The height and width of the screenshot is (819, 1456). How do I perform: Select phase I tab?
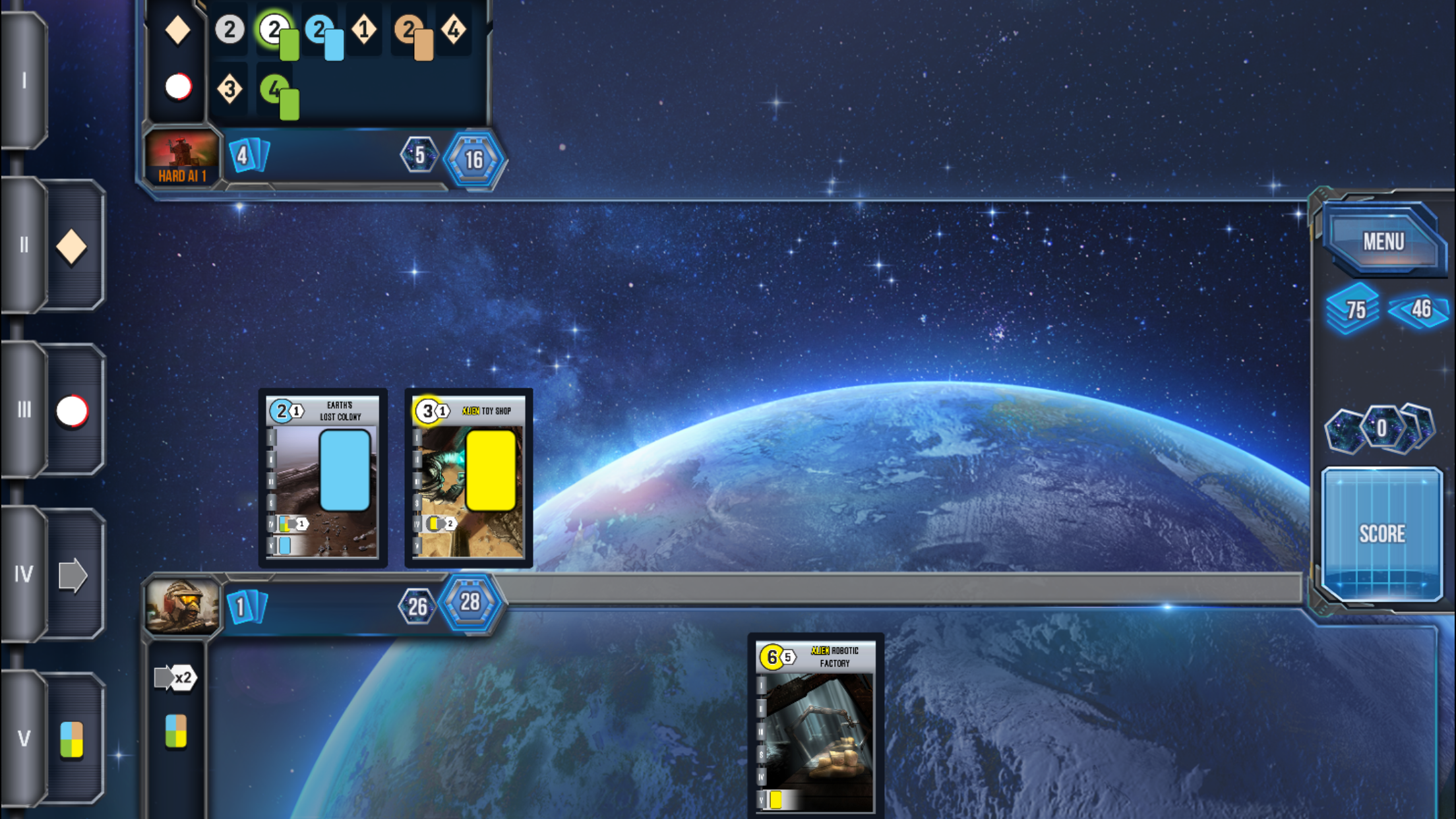click(x=24, y=80)
